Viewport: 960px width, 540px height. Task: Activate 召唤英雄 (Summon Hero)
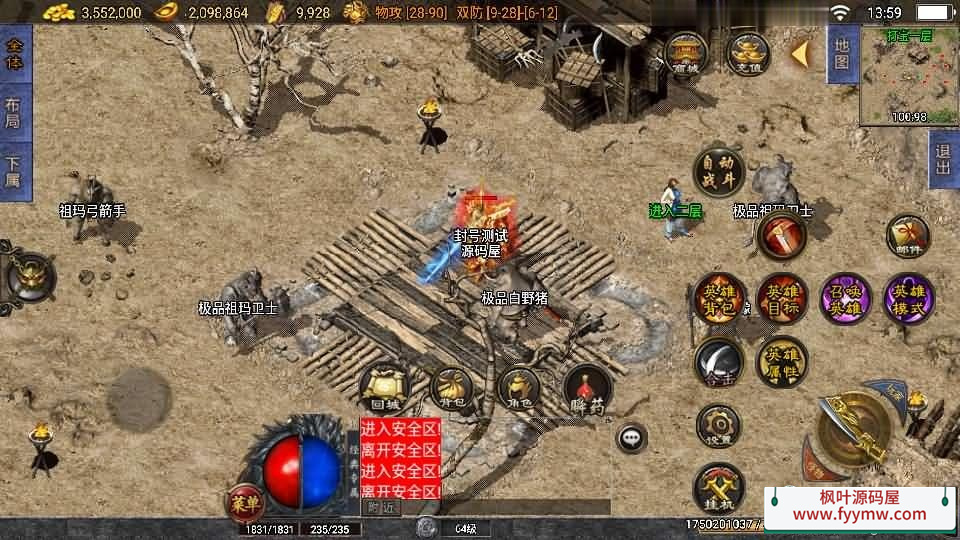click(845, 298)
